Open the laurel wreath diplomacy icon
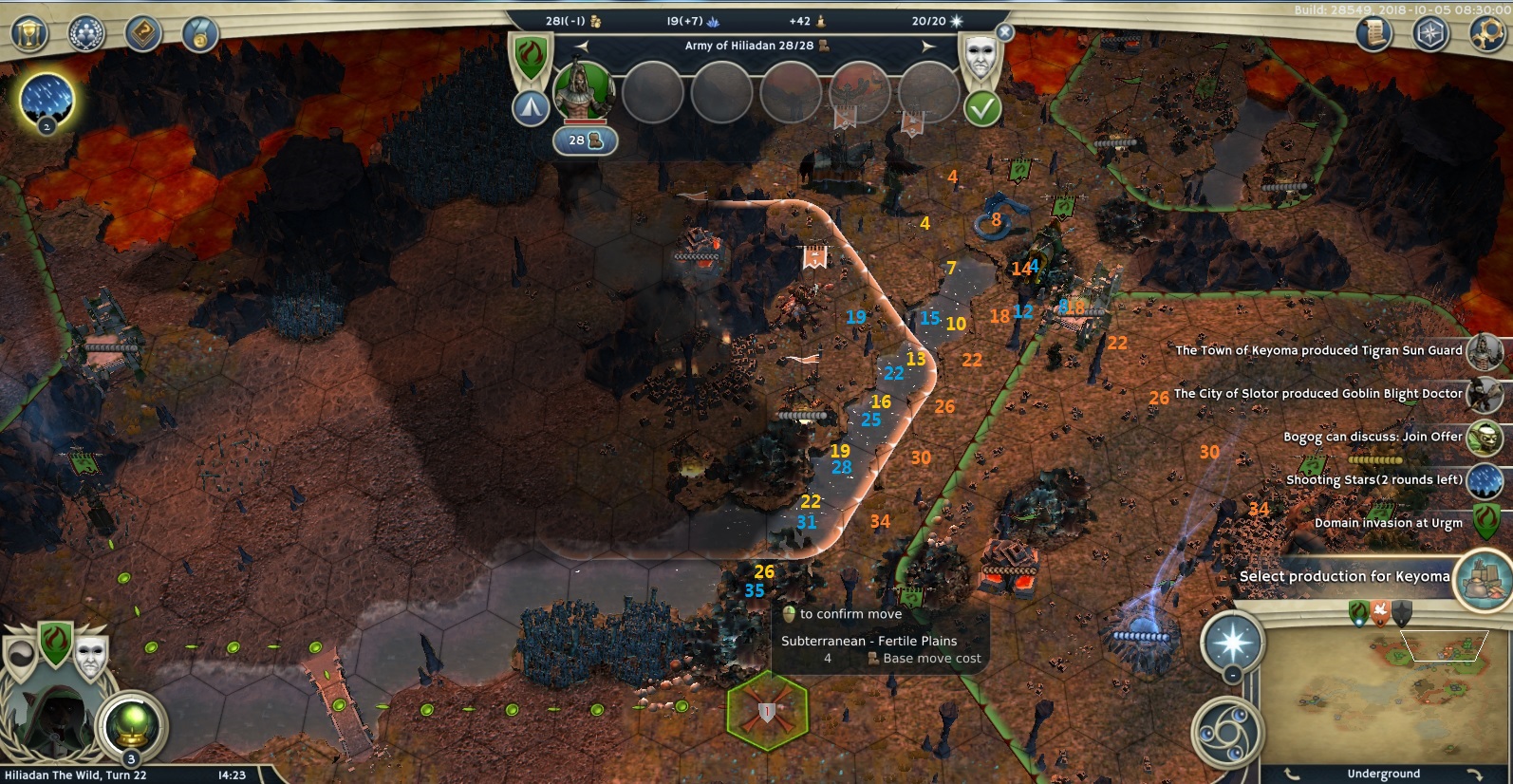 [86, 34]
